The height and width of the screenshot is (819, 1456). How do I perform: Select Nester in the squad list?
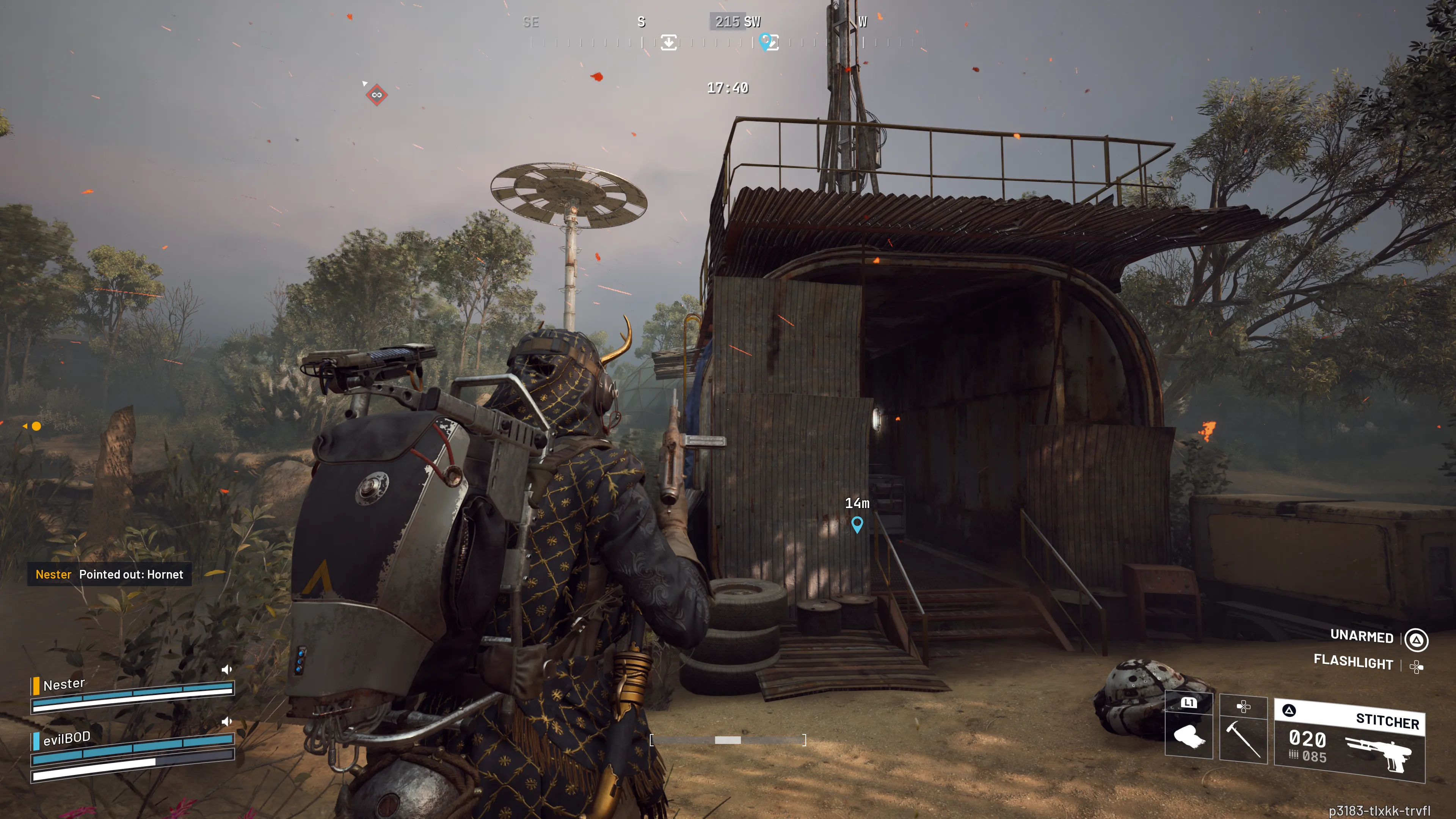64,684
